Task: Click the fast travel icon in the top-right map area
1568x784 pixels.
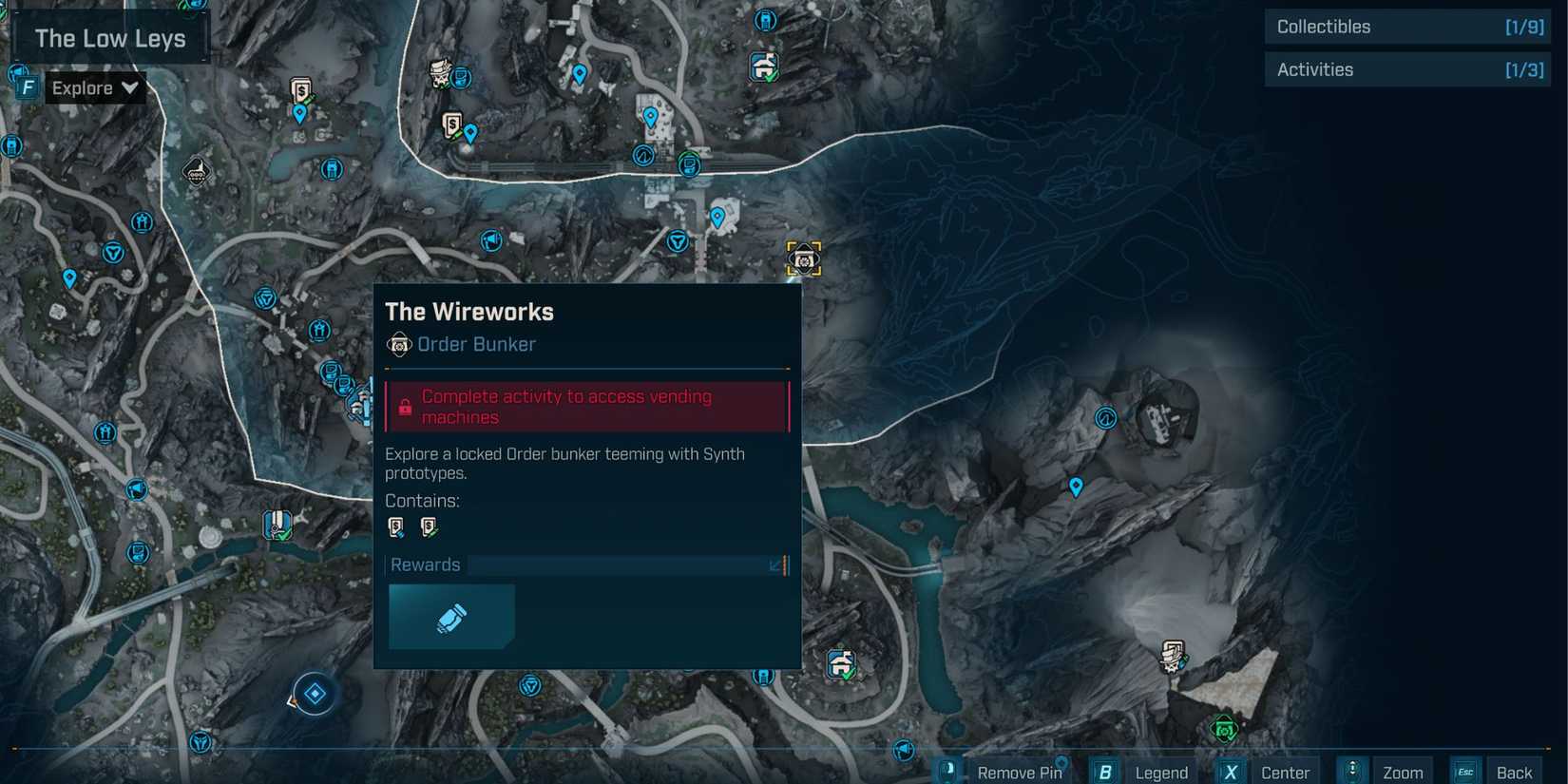Action: click(x=641, y=155)
